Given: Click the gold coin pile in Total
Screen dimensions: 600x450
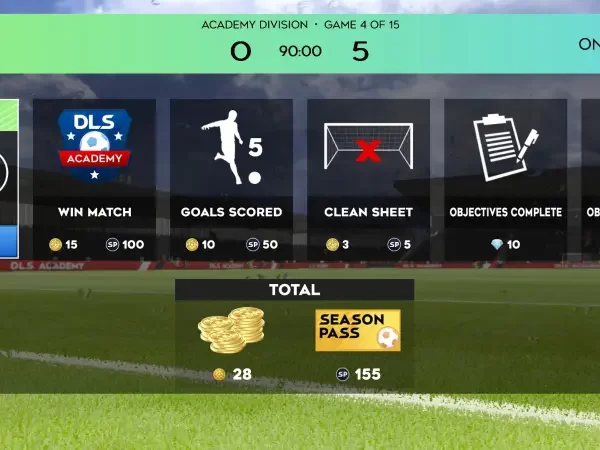Looking at the screenshot, I should (231, 330).
